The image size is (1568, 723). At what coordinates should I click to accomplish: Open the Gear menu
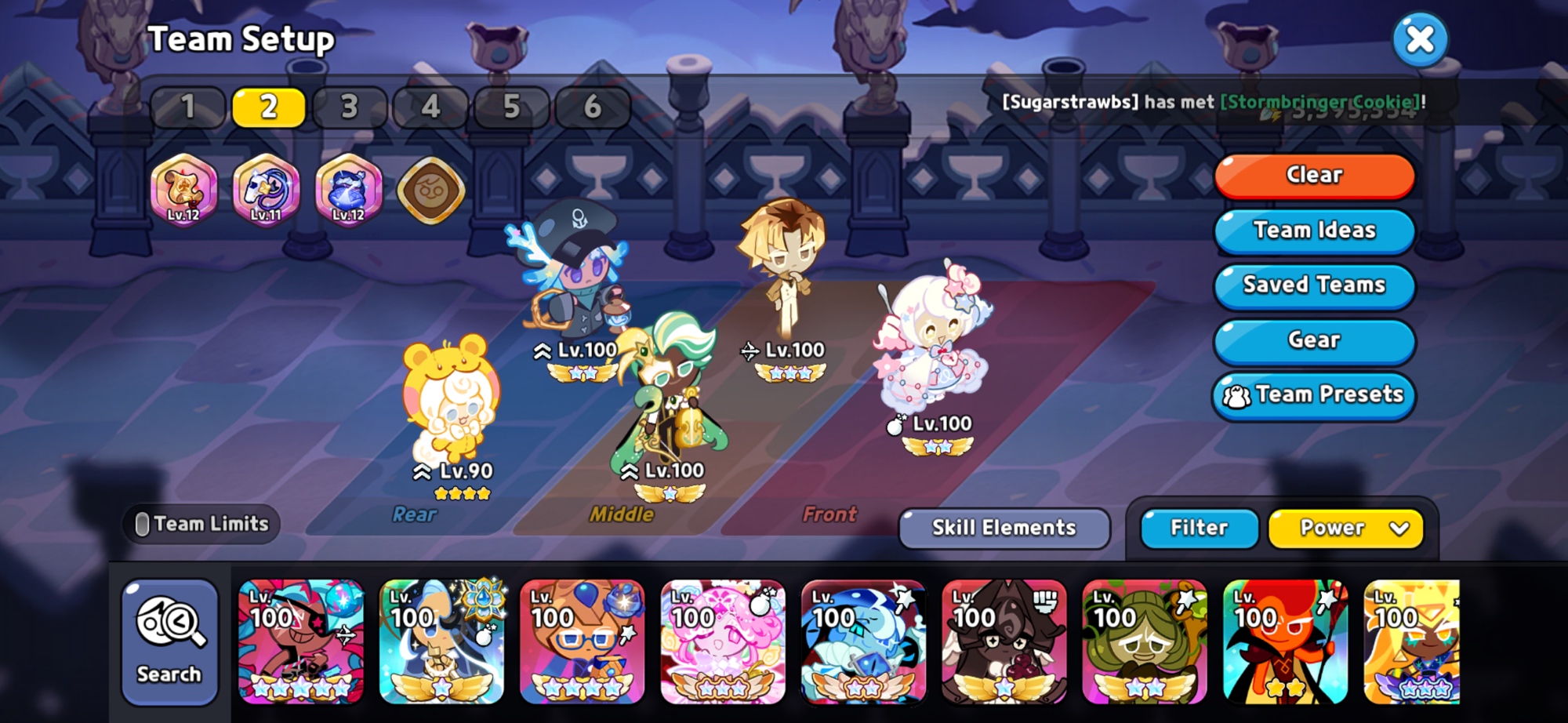[x=1314, y=340]
